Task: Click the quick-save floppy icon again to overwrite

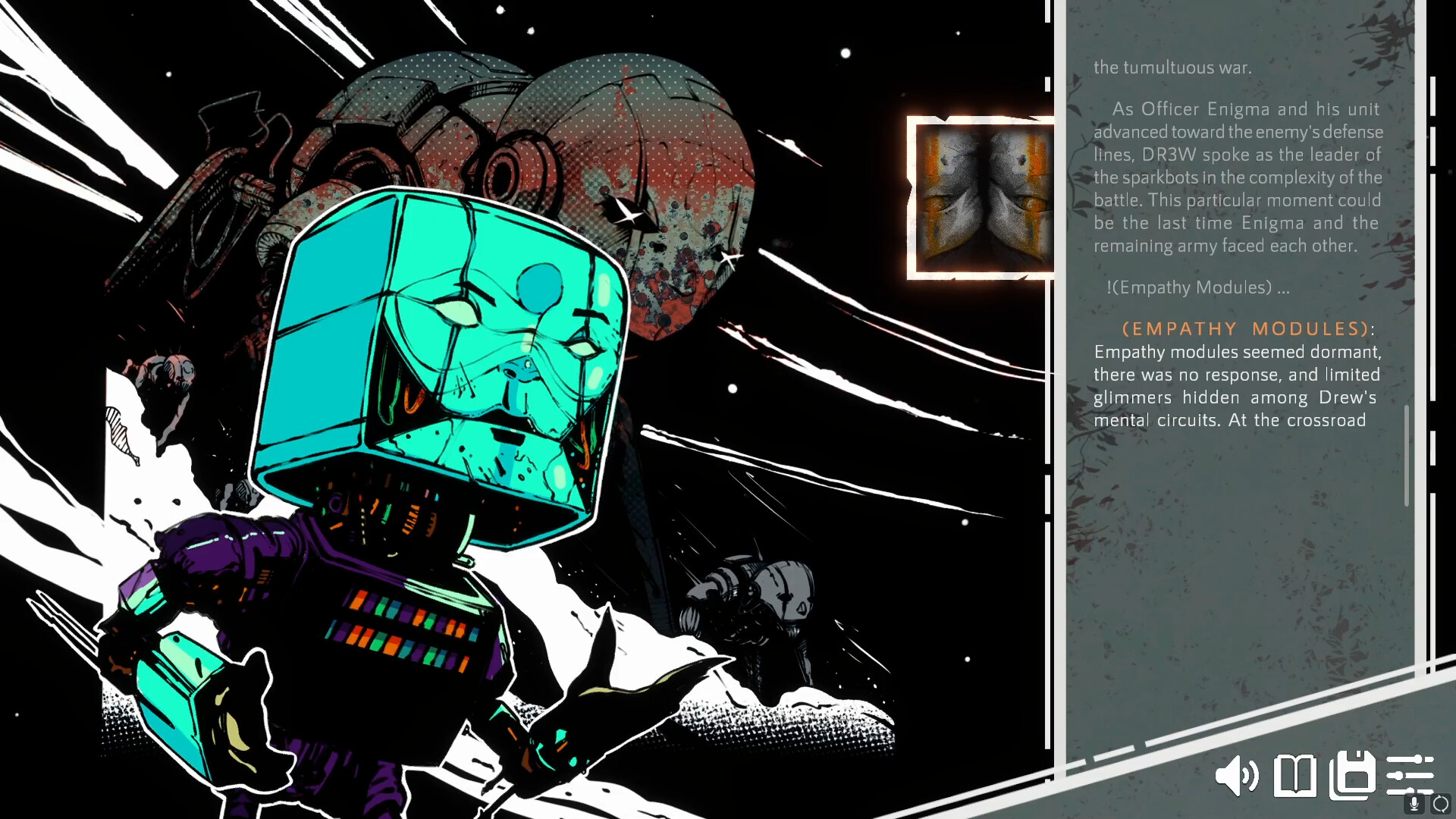Action: (x=1353, y=776)
